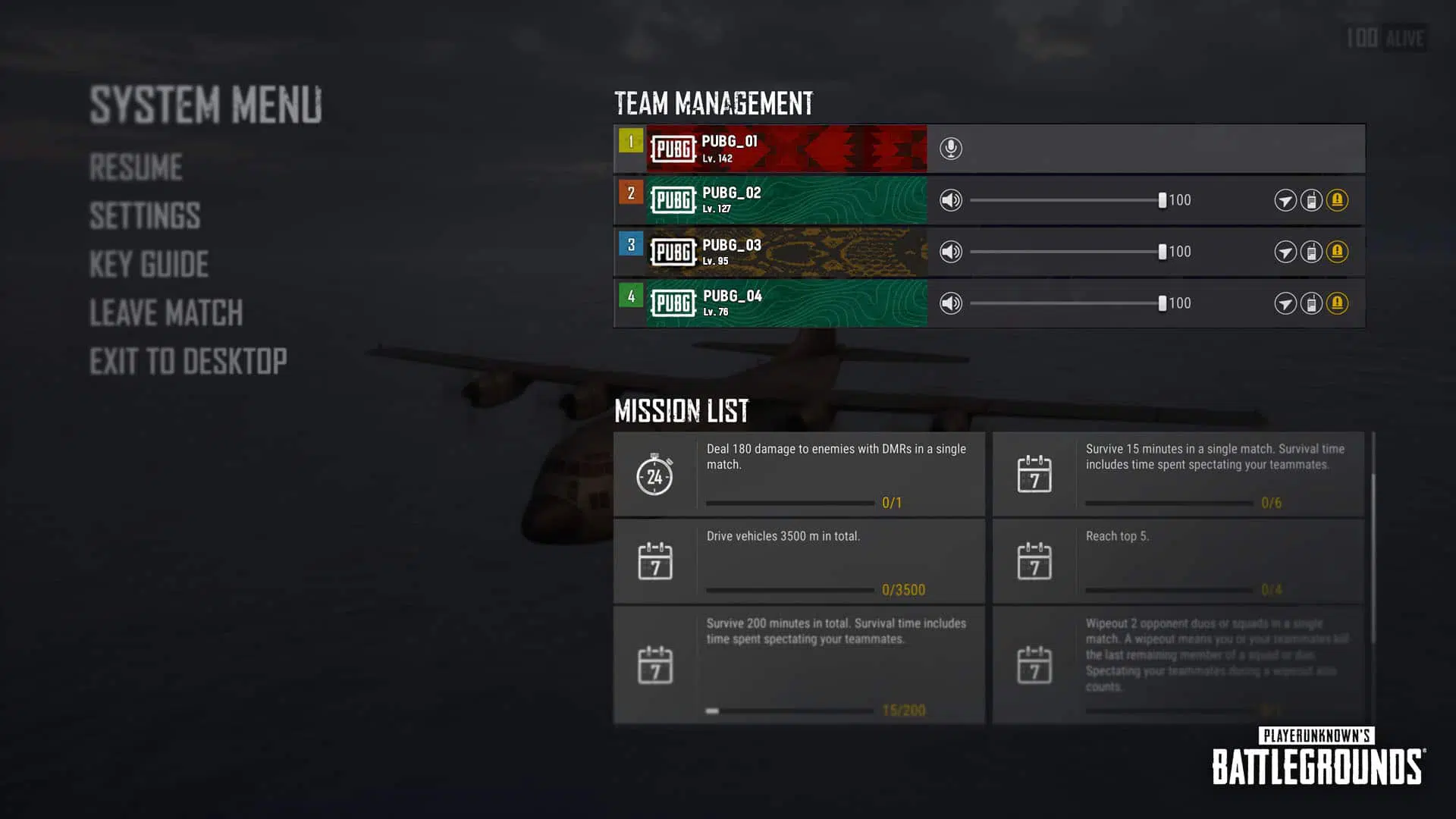1456x819 pixels.
Task: Select the DMR damage daily mission
Action: (799, 475)
